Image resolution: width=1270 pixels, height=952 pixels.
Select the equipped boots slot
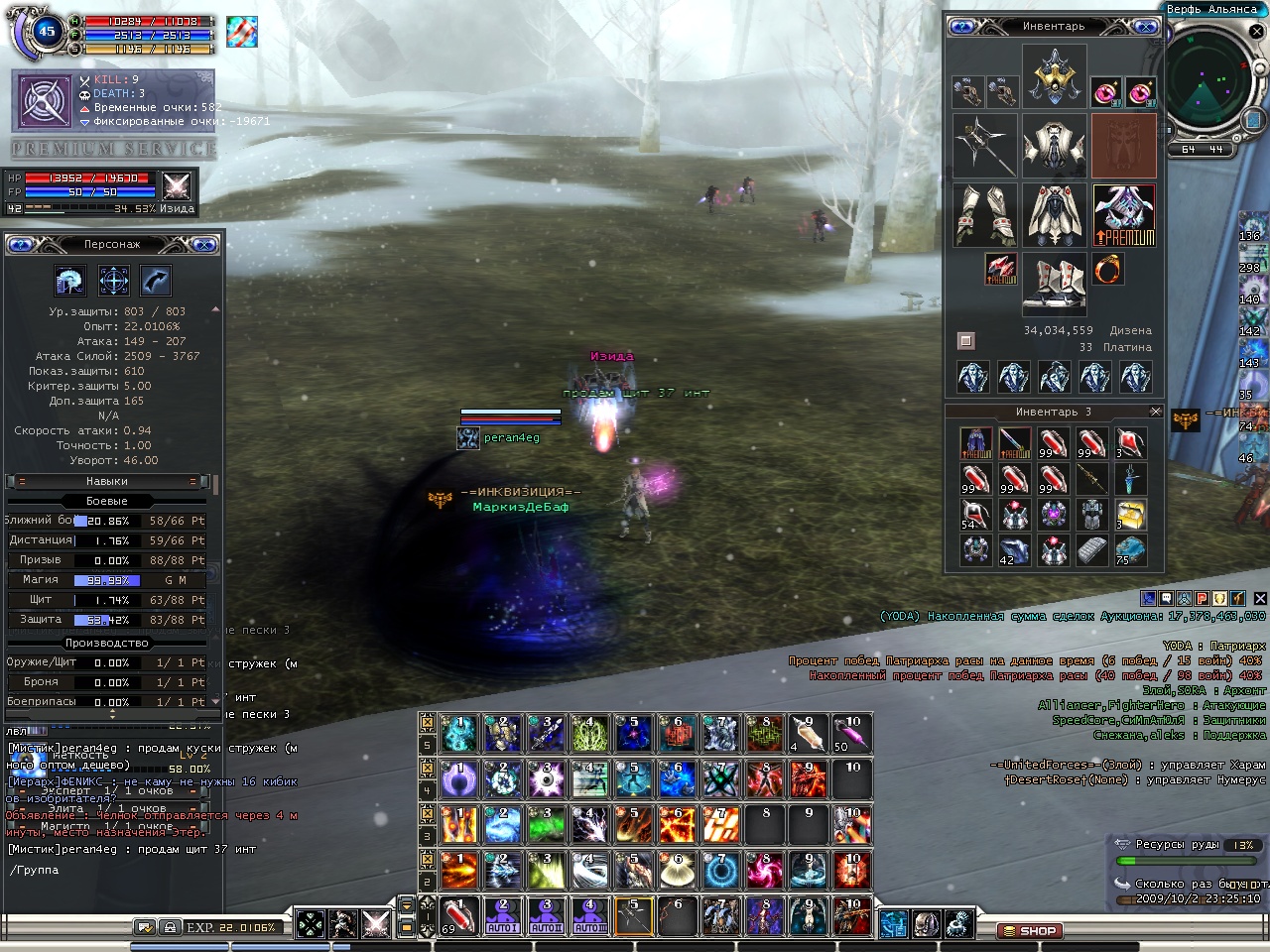coord(1054,283)
